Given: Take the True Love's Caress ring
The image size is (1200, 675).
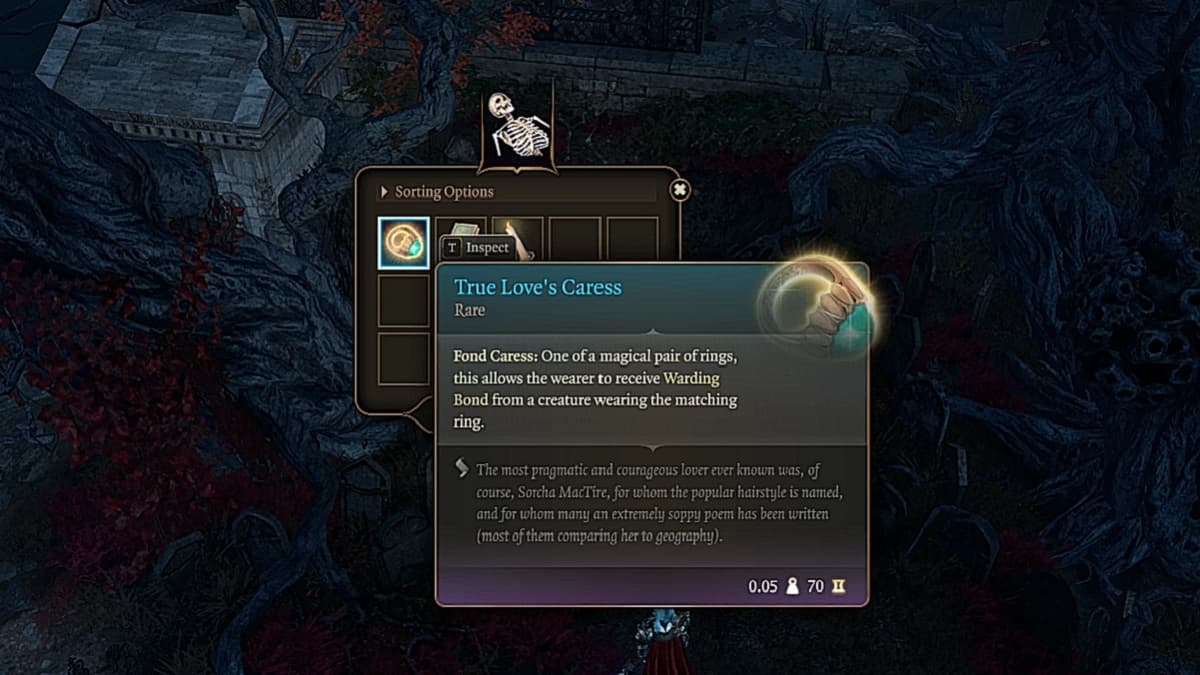Looking at the screenshot, I should (404, 243).
